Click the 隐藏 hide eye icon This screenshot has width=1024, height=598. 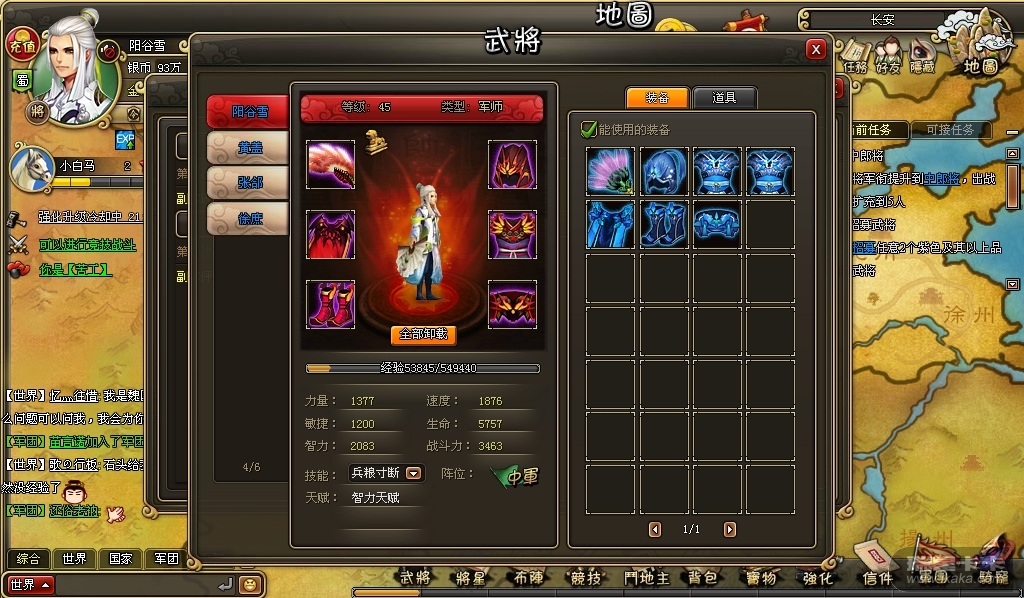pos(919,55)
